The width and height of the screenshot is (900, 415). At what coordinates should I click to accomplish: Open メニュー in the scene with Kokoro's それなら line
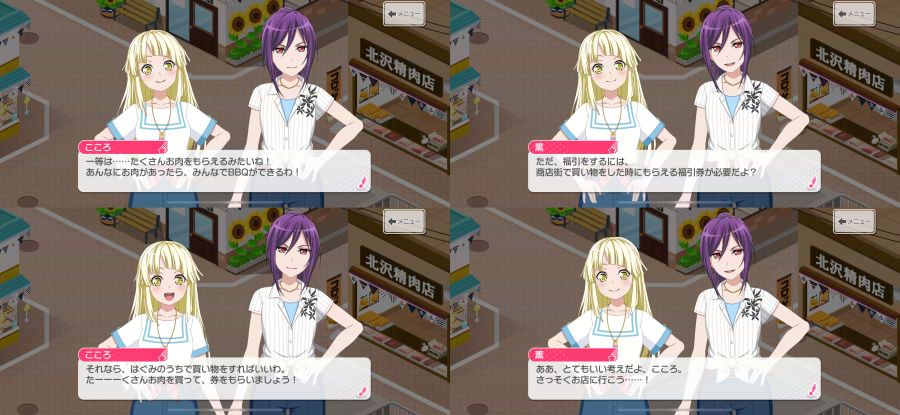(405, 220)
